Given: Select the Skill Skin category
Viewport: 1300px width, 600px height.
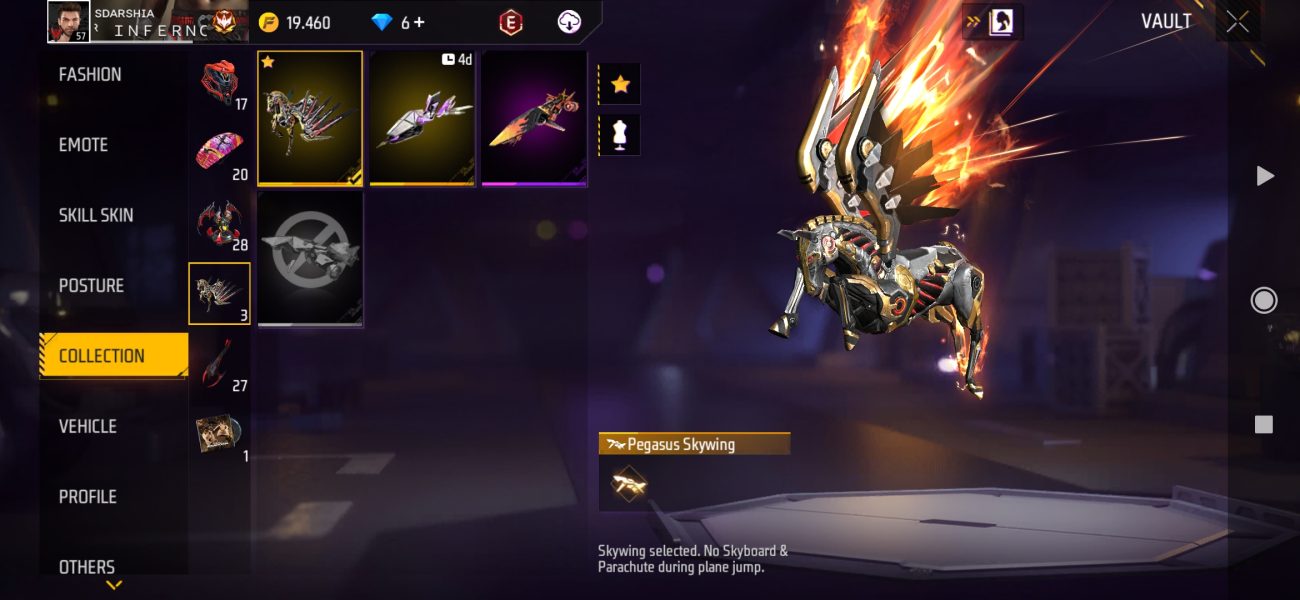Looking at the screenshot, I should pyautogui.click(x=96, y=215).
